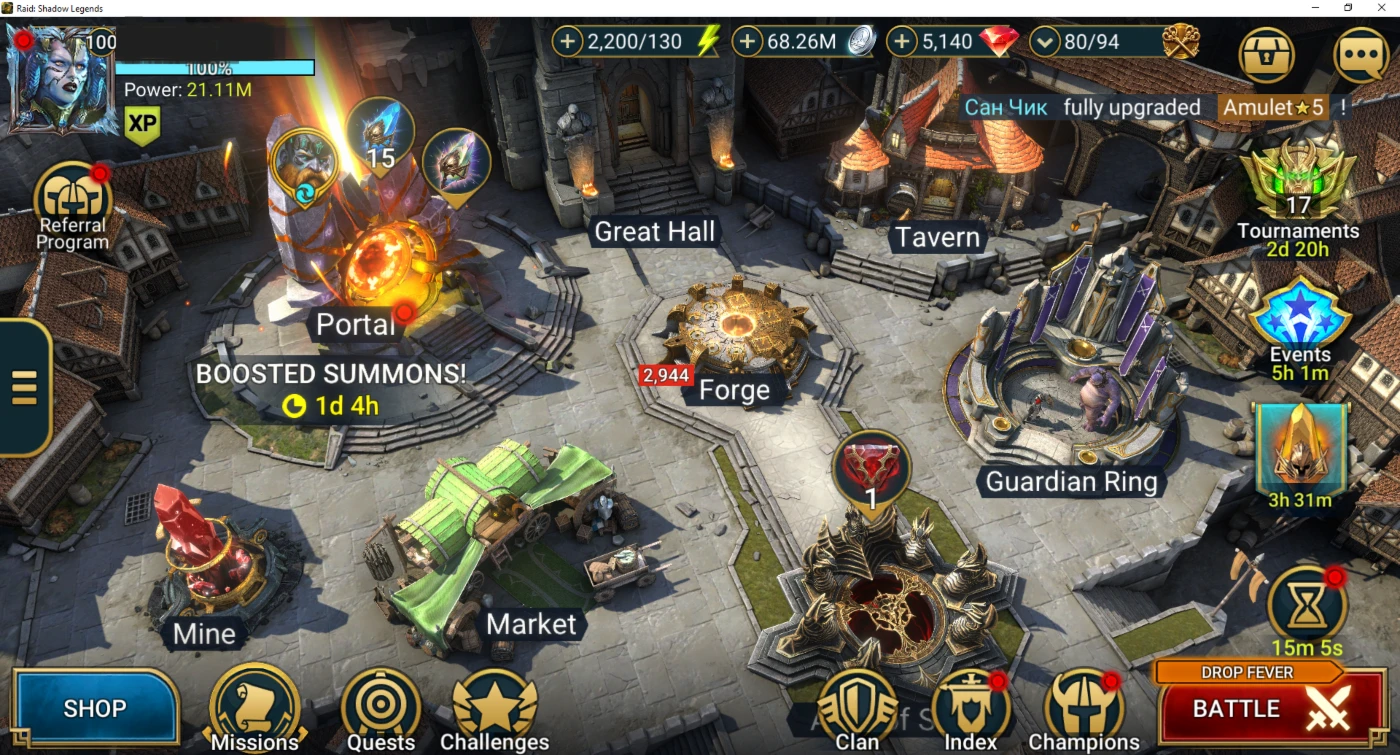Image resolution: width=1400 pixels, height=755 pixels.
Task: Close the game window
Action: (1384, 8)
